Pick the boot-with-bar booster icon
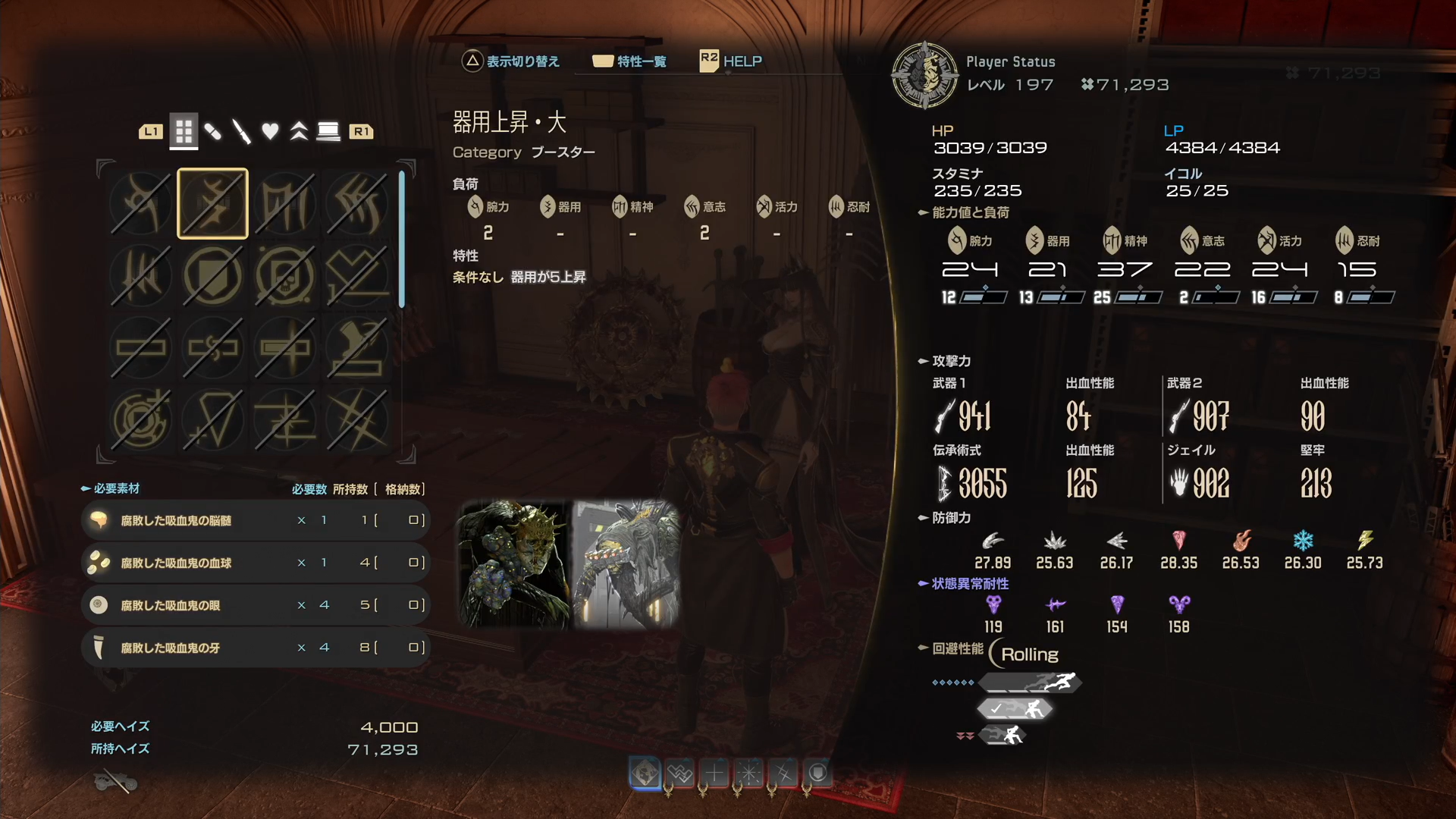This screenshot has width=1456, height=819. point(356,348)
